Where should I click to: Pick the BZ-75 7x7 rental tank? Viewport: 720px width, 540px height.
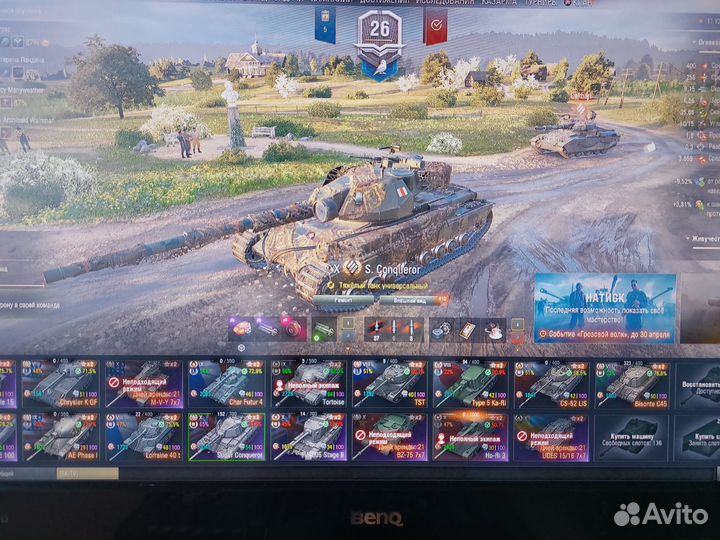coord(388,436)
